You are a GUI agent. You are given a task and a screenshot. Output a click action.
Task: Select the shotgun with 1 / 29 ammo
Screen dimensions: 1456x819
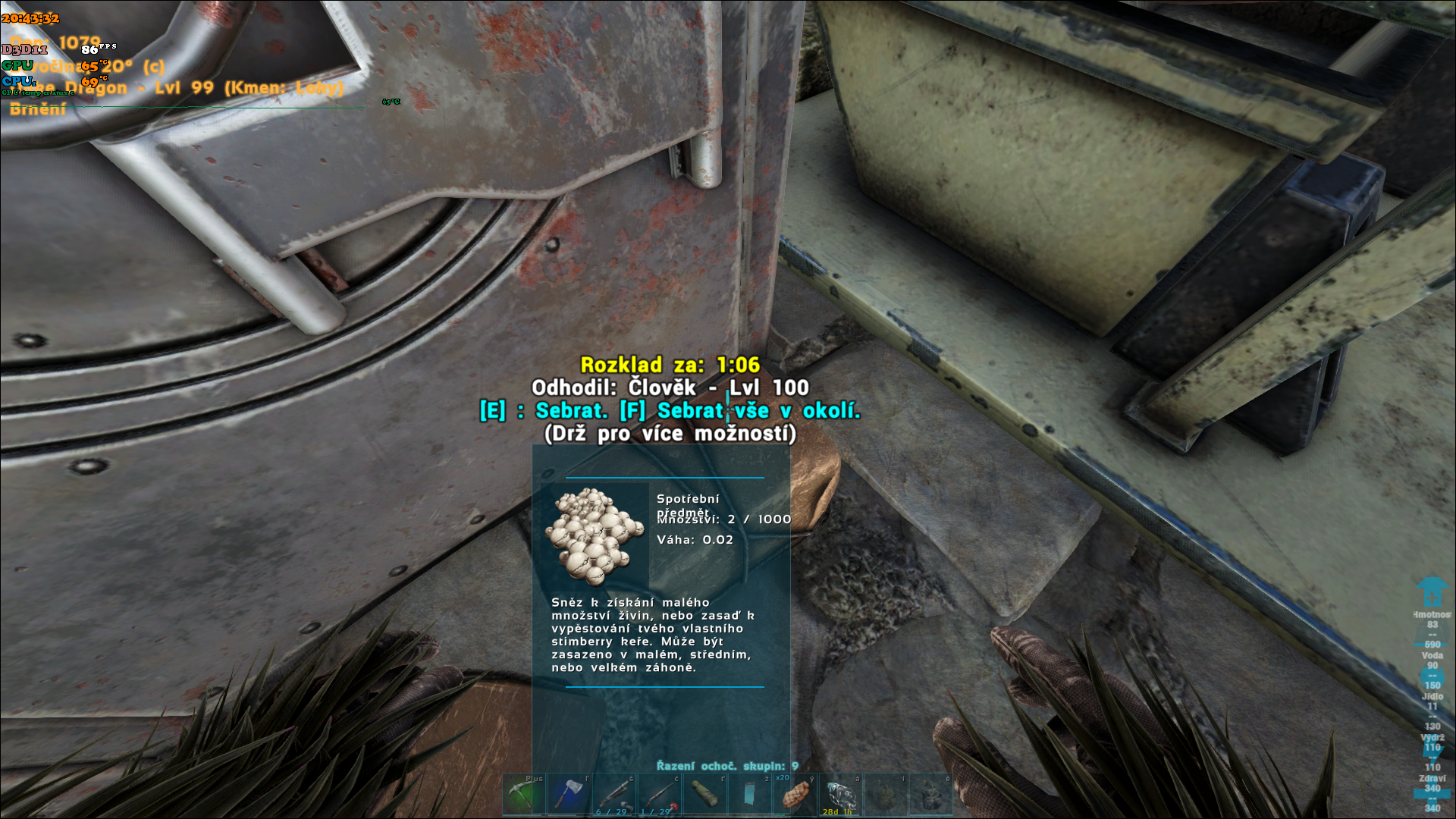pyautogui.click(x=660, y=795)
